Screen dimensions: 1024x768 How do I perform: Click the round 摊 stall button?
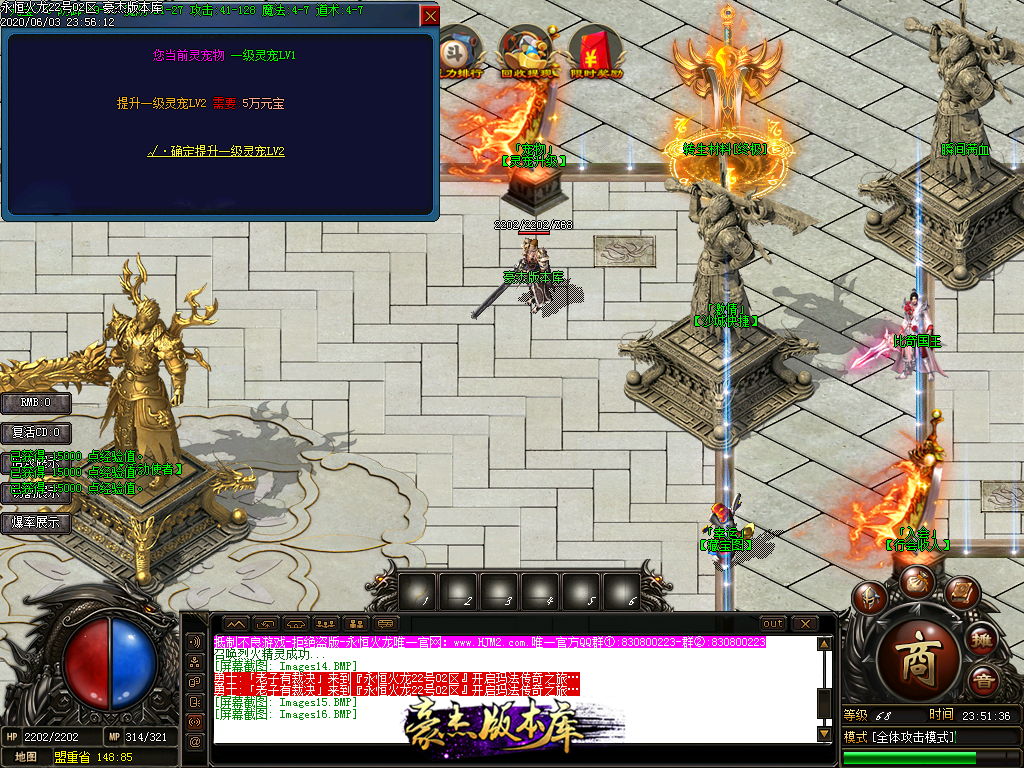[982, 638]
